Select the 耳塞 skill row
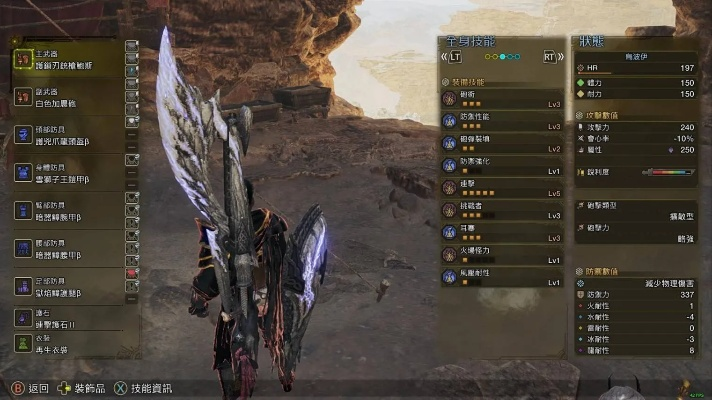This screenshot has height=400, width=712. [x=500, y=232]
